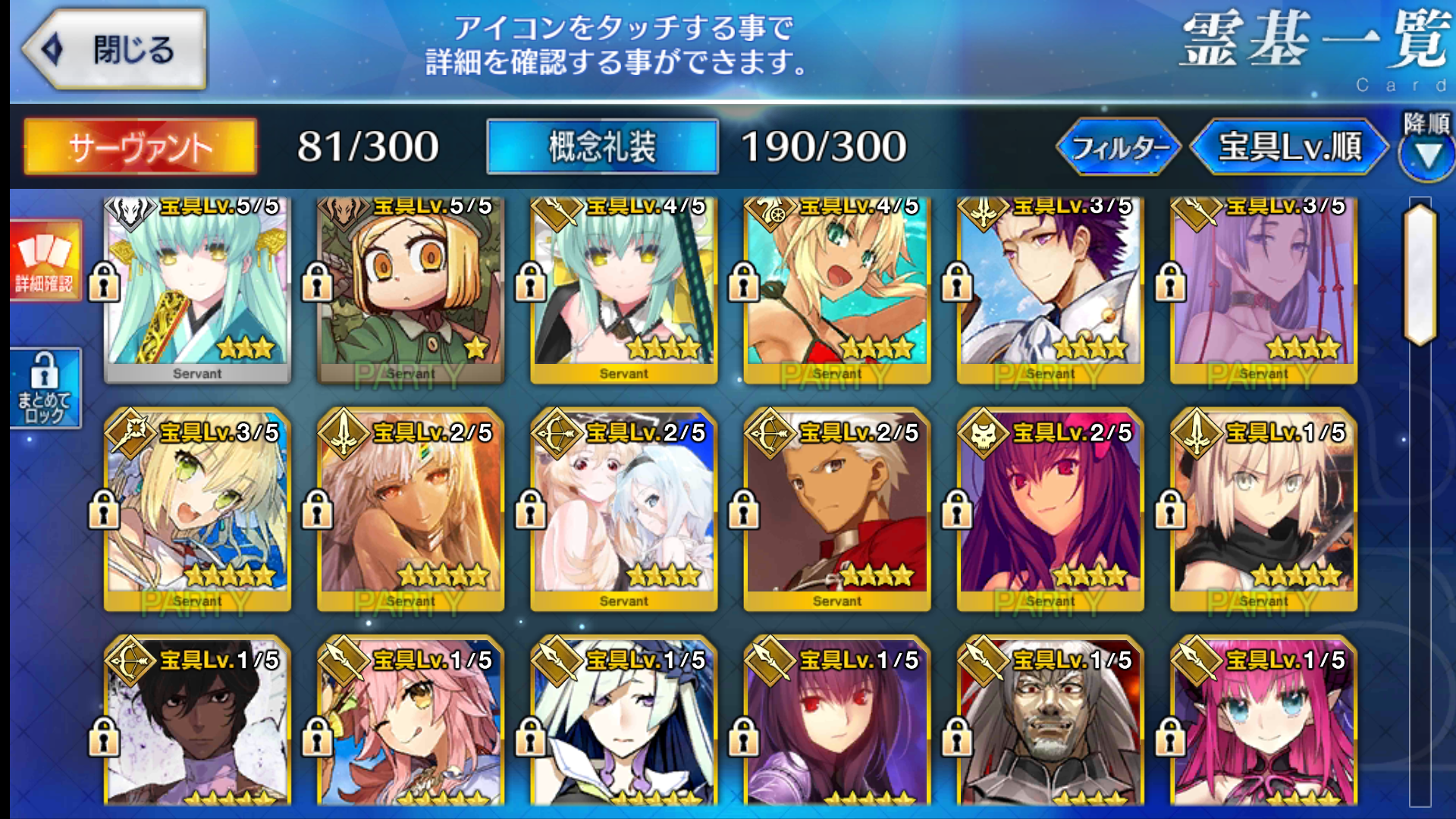Select the green-haired three-star servant card
The height and width of the screenshot is (819, 1456).
point(197,288)
